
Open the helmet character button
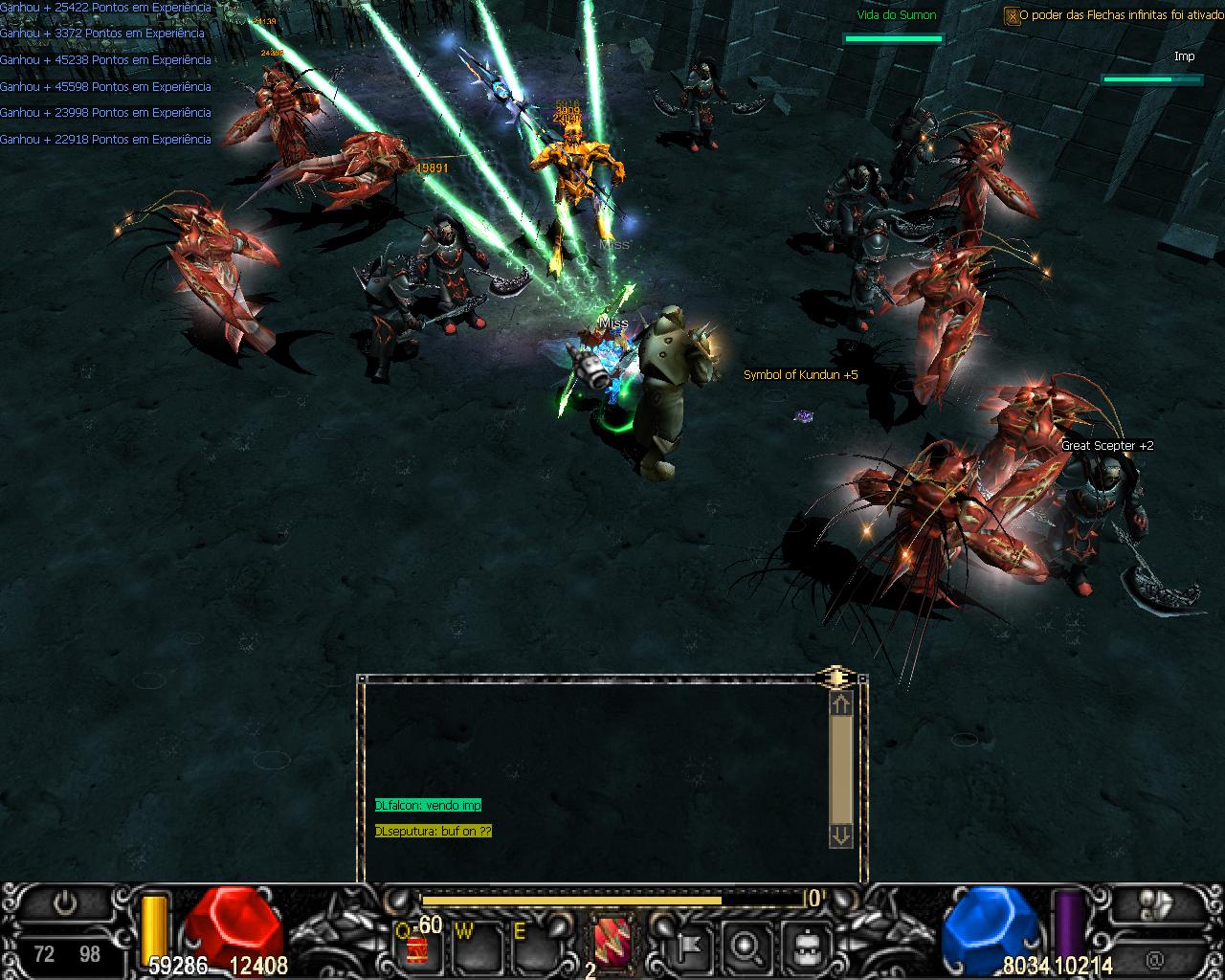click(805, 946)
